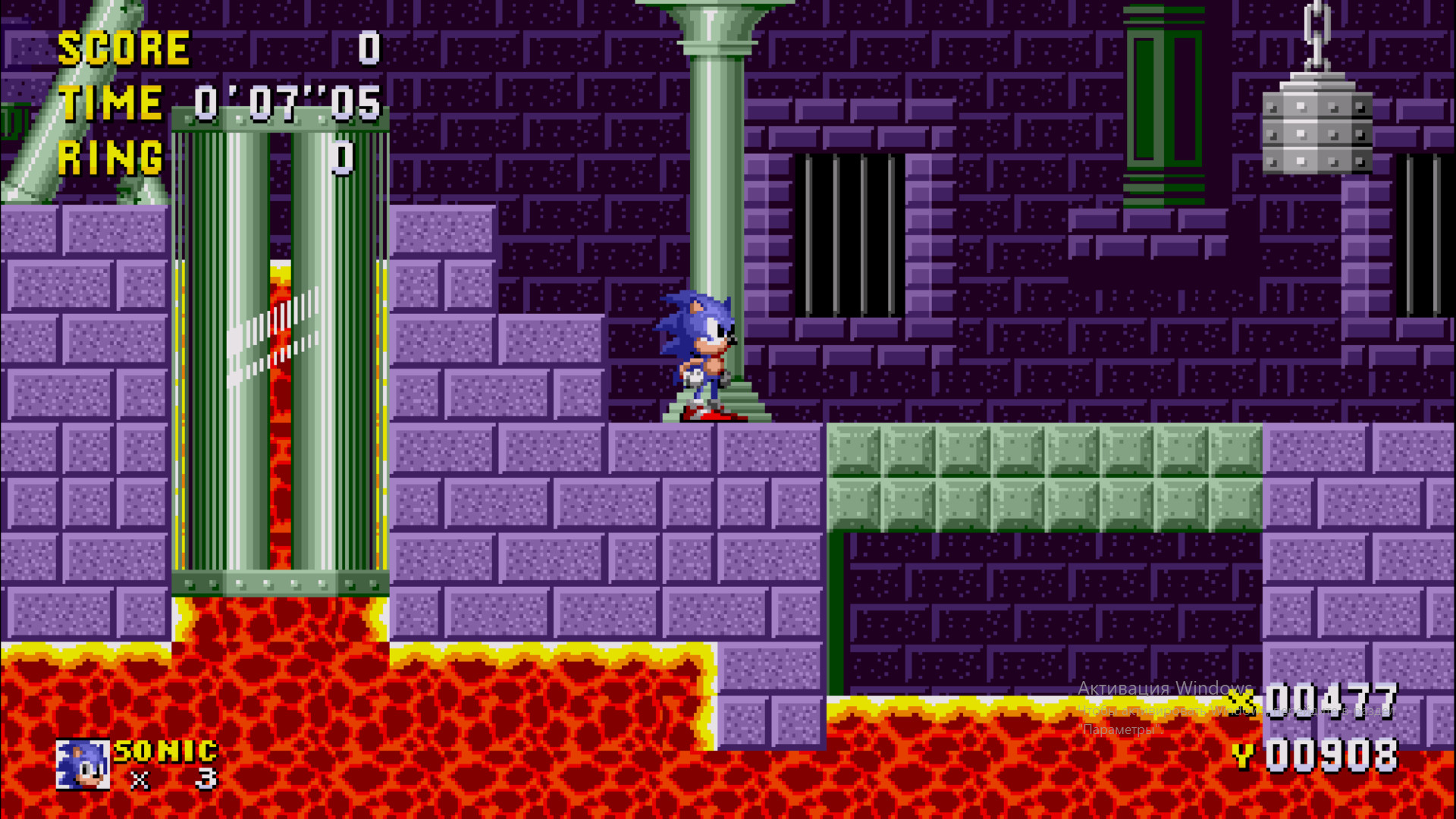1456x819 pixels.
Task: Click the Y position readout 00908
Action: pyautogui.click(x=1332, y=756)
